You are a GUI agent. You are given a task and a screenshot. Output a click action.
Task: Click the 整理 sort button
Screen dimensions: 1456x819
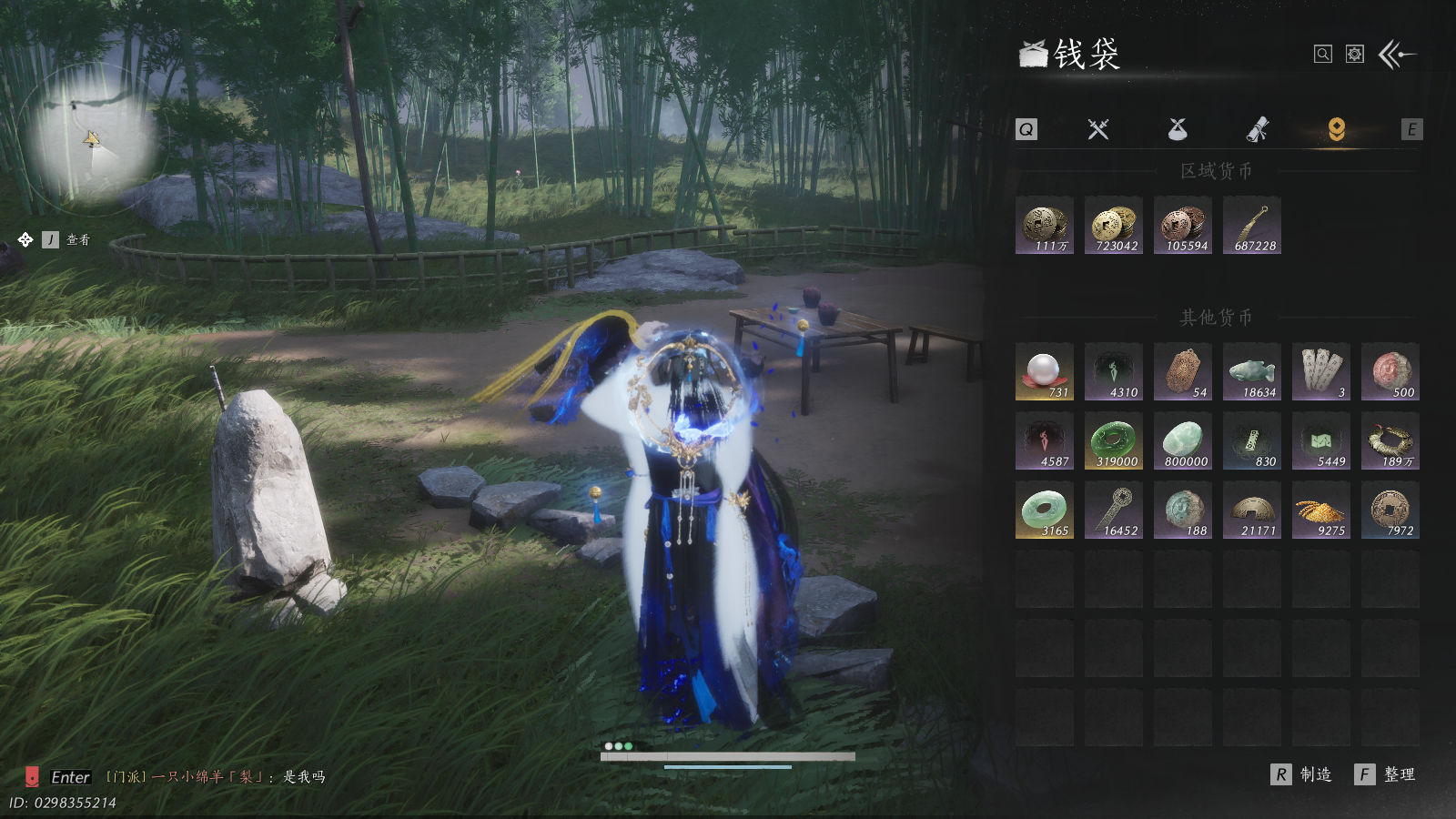pyautogui.click(x=1386, y=774)
